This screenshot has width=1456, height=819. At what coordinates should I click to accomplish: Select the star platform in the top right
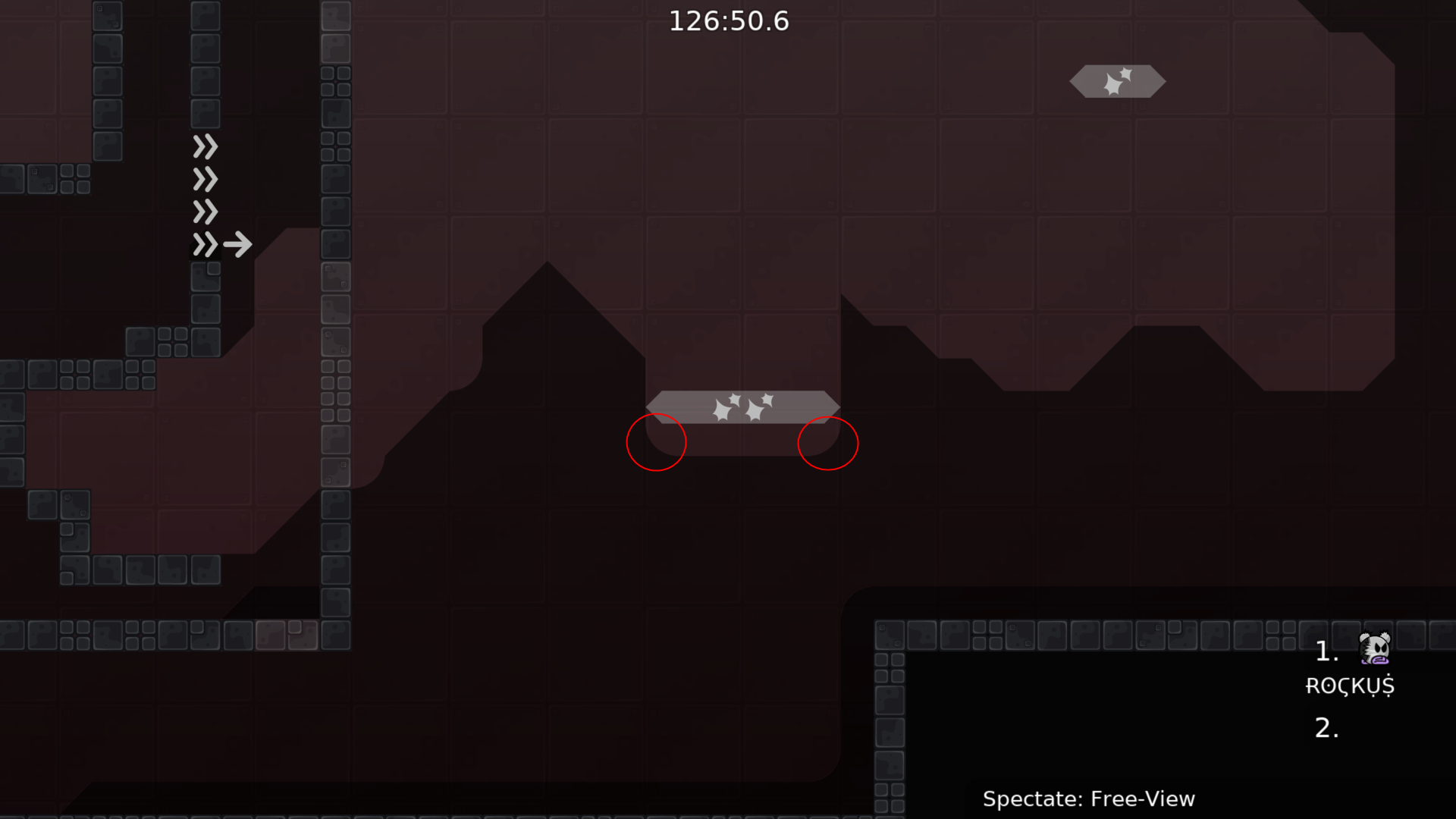pos(1116,81)
